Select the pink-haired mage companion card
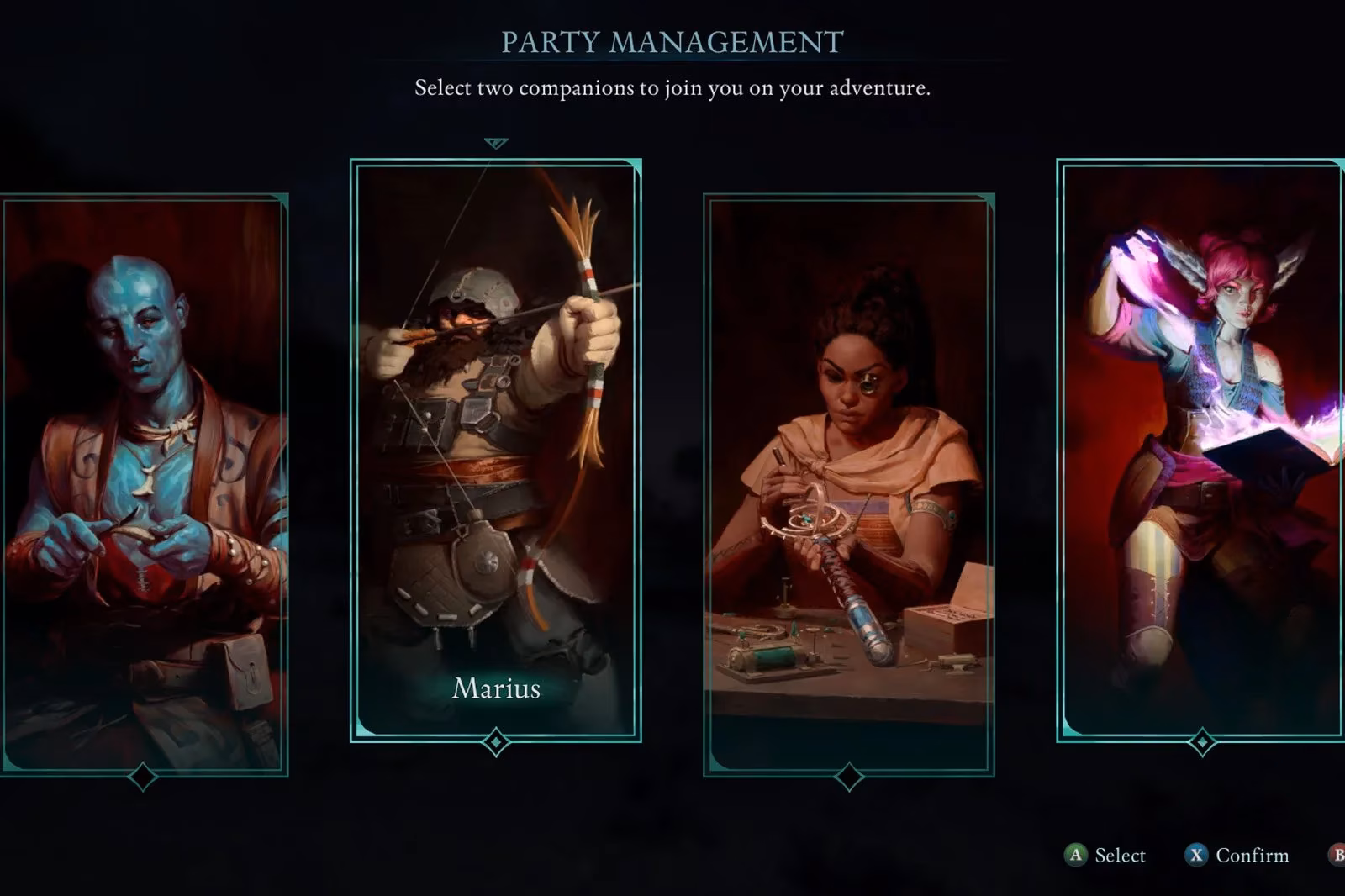Screen dimensions: 1345x896 (x=1200, y=450)
